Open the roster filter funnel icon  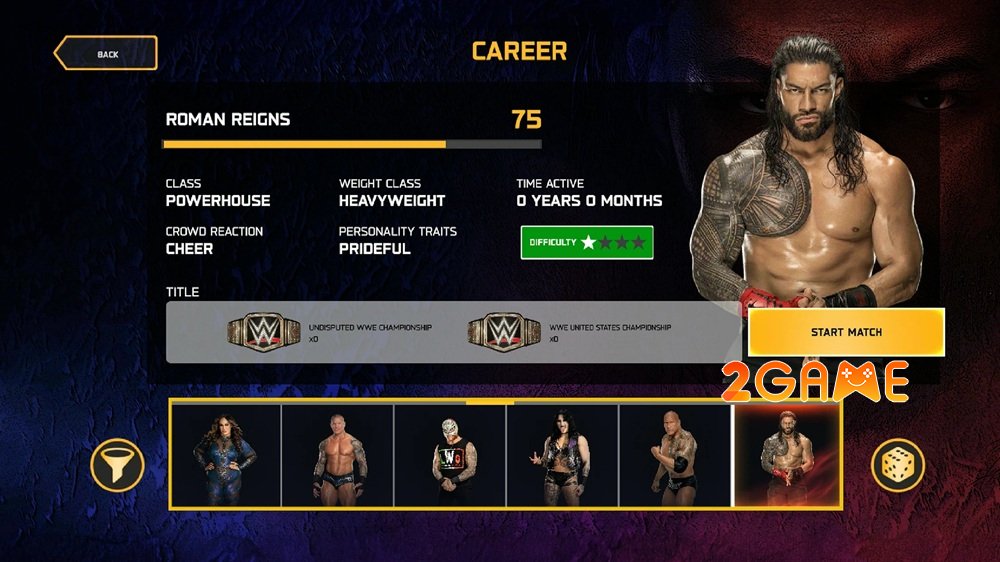(118, 465)
